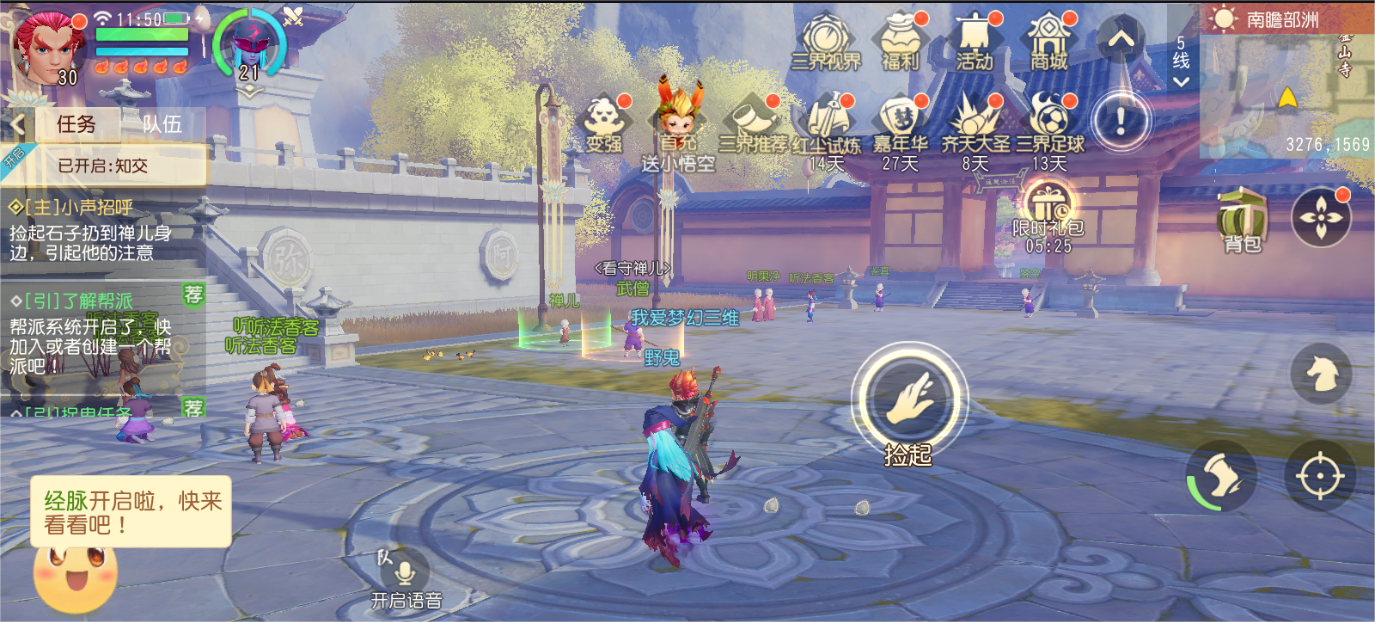Toggle 开启语音 voice chat microphone
The height and width of the screenshot is (622, 1375).
(405, 573)
